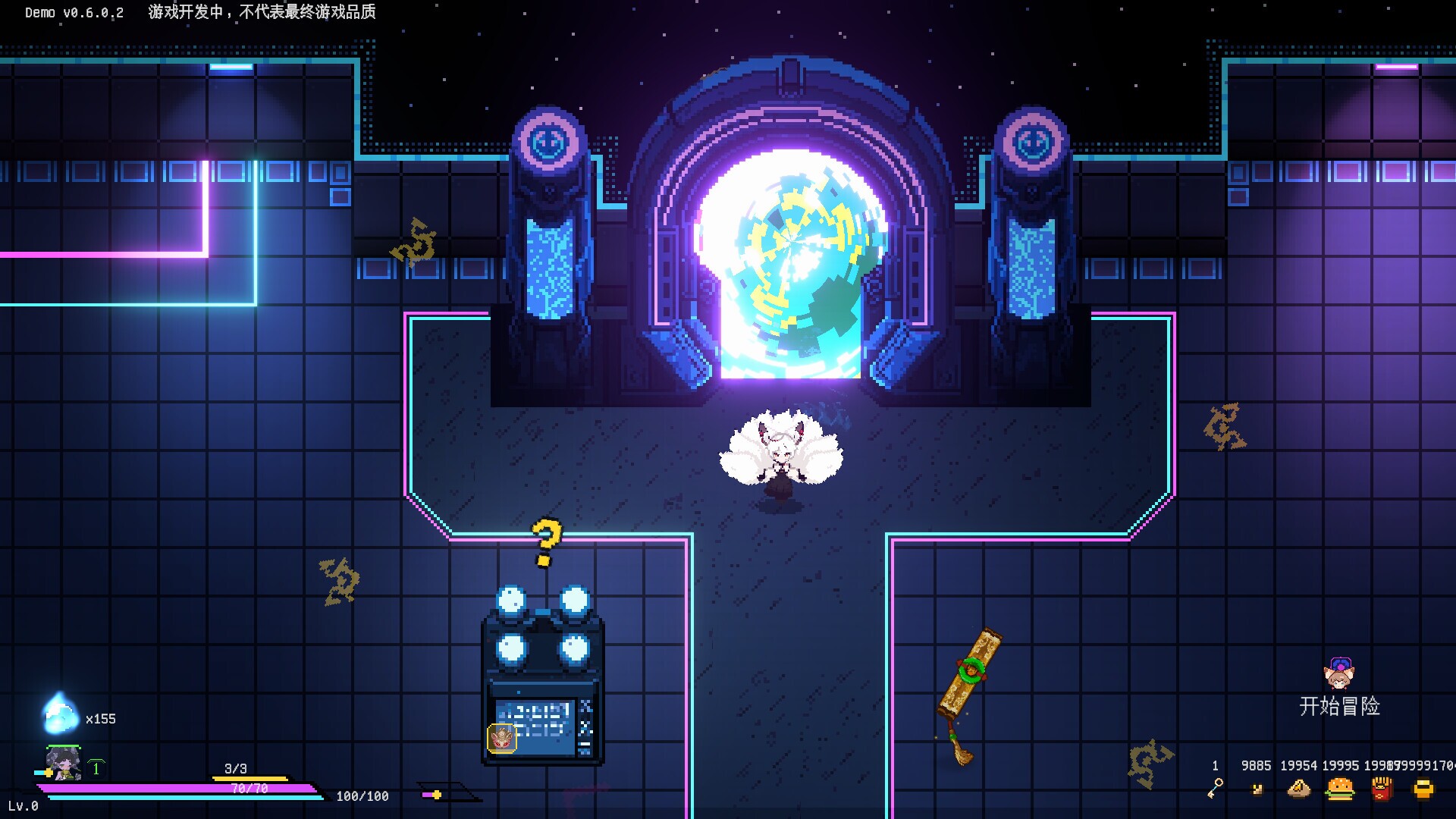Select the french fries food icon

(1382, 789)
